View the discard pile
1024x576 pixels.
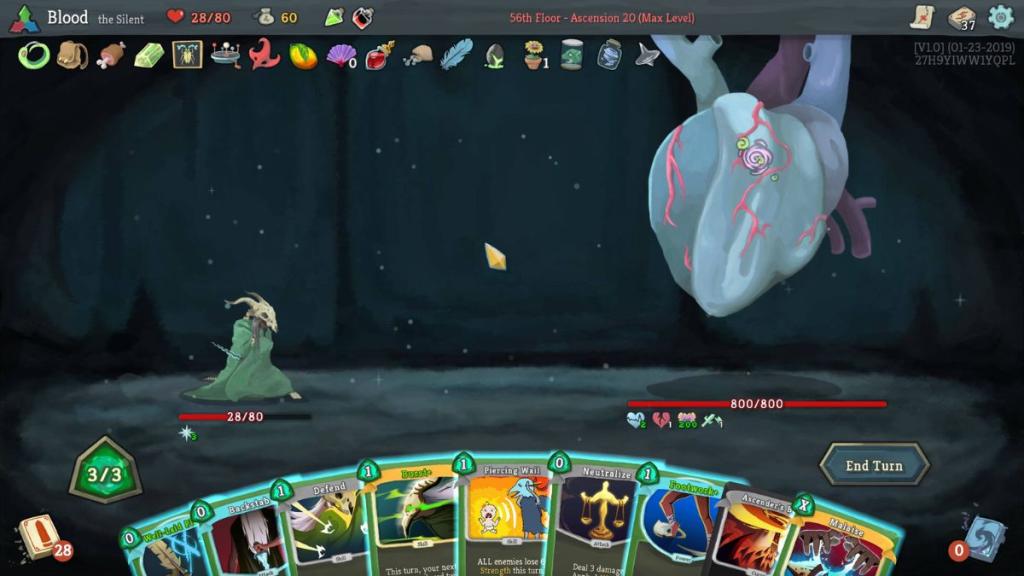(983, 537)
